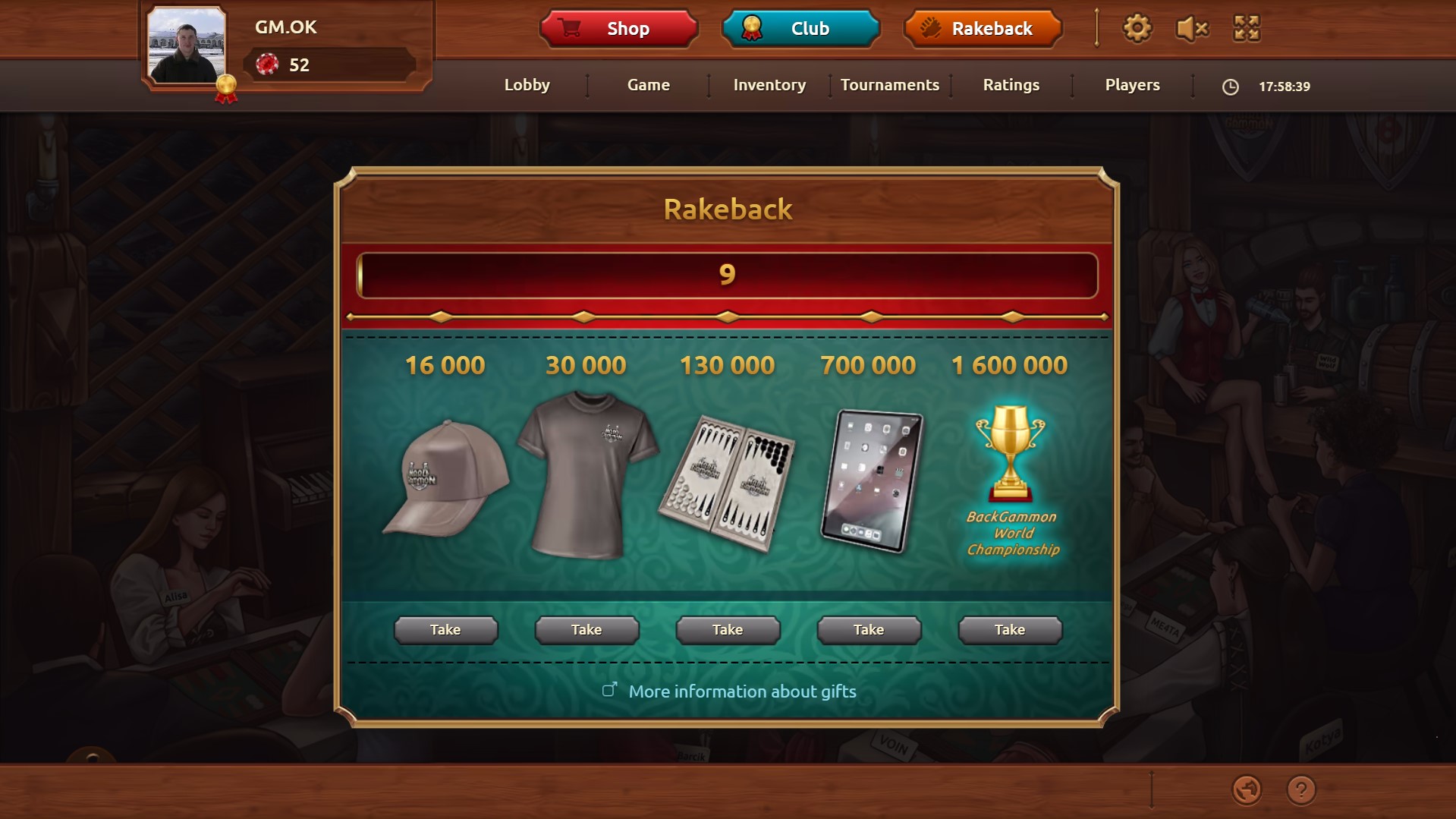Click the clock icon near the time display
Viewport: 1456px width, 819px height.
pyautogui.click(x=1231, y=86)
